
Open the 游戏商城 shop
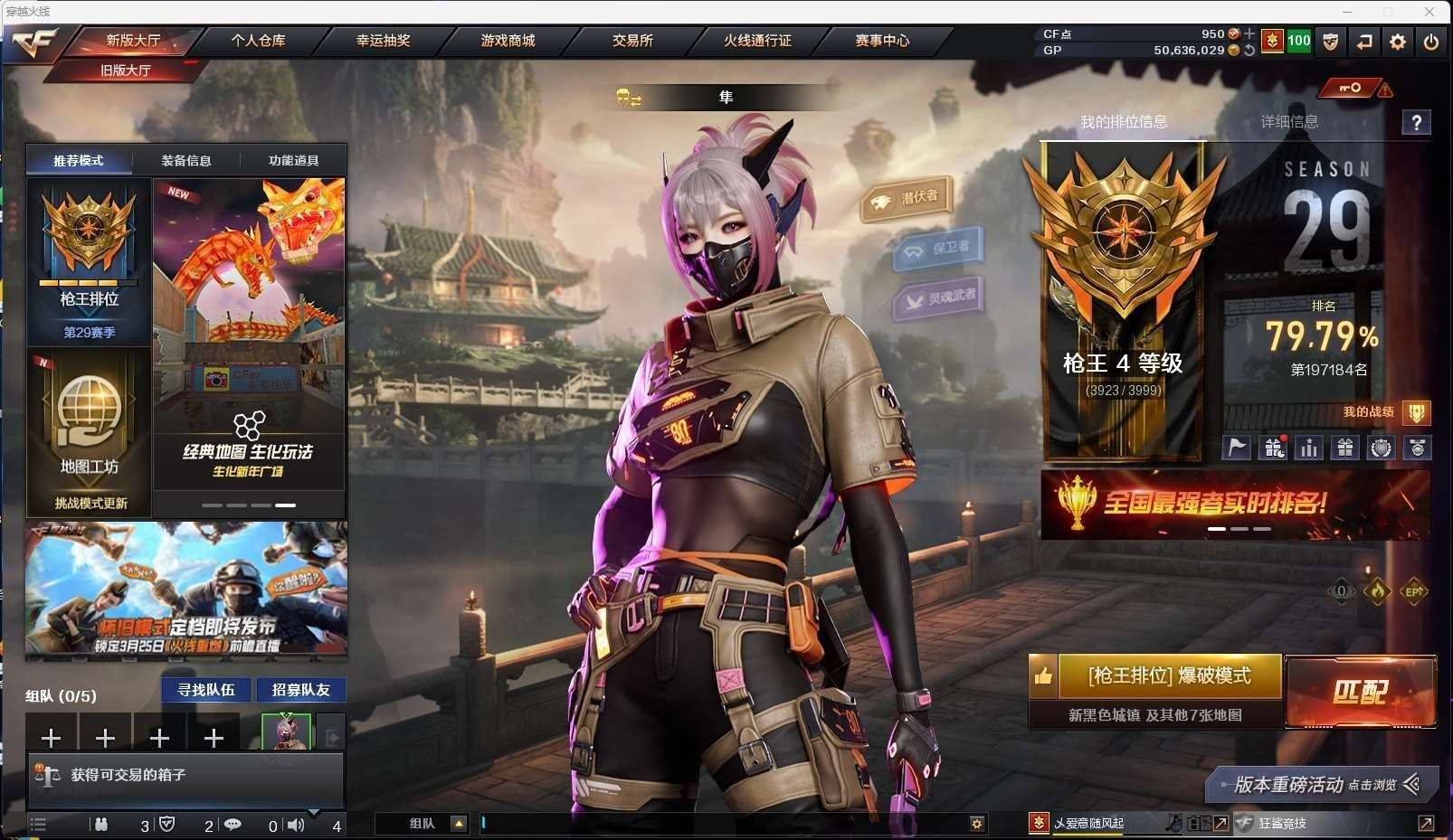[x=508, y=41]
